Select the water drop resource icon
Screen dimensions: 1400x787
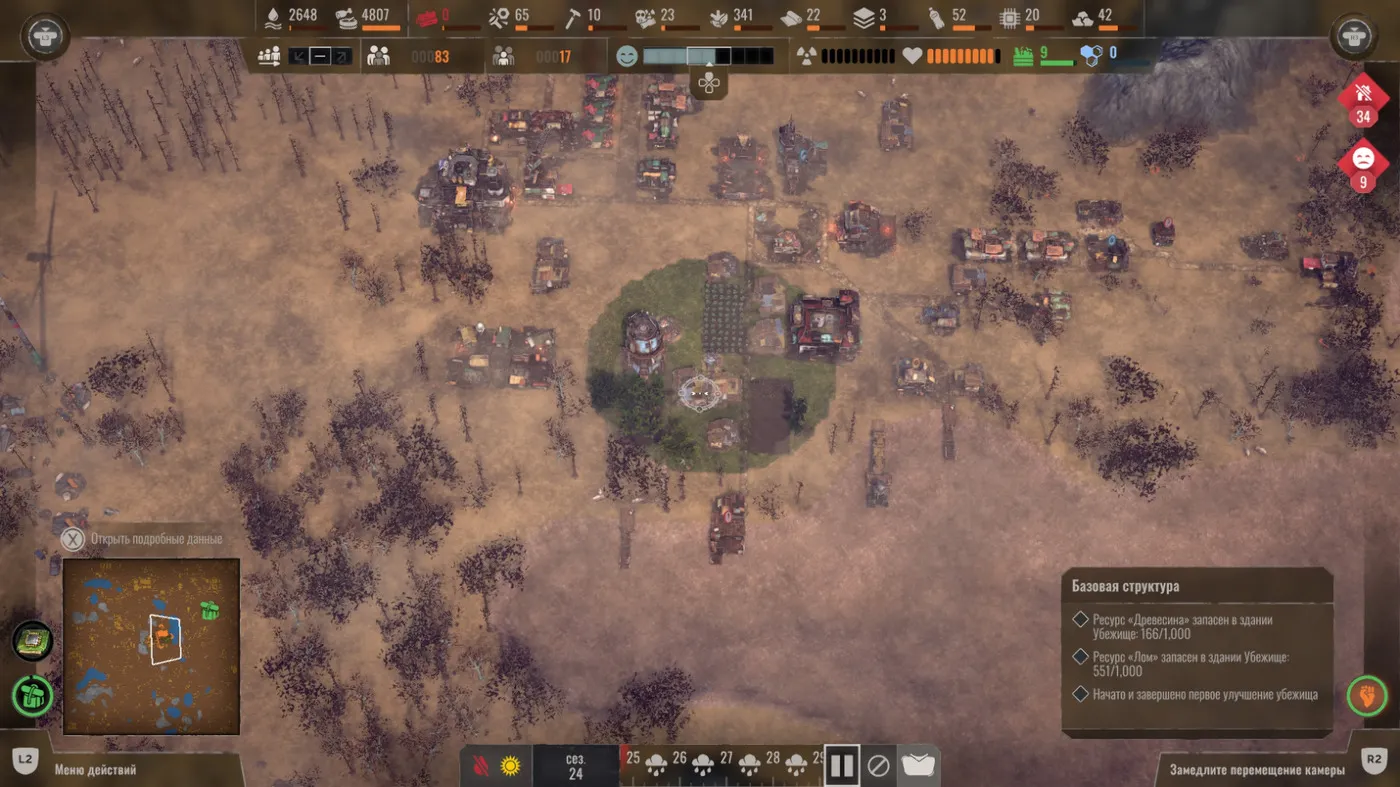pos(274,15)
